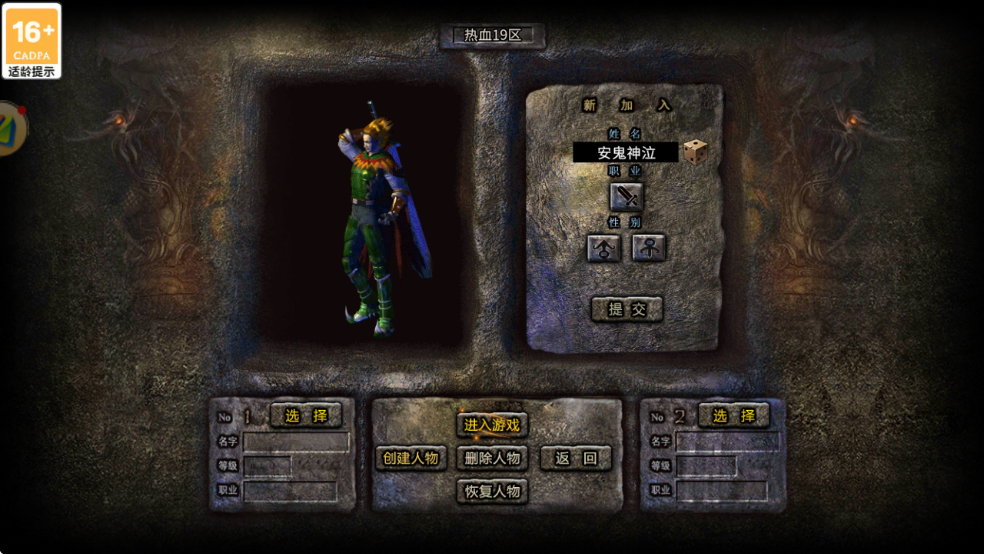Open the floating icon at the left edge

click(x=10, y=128)
